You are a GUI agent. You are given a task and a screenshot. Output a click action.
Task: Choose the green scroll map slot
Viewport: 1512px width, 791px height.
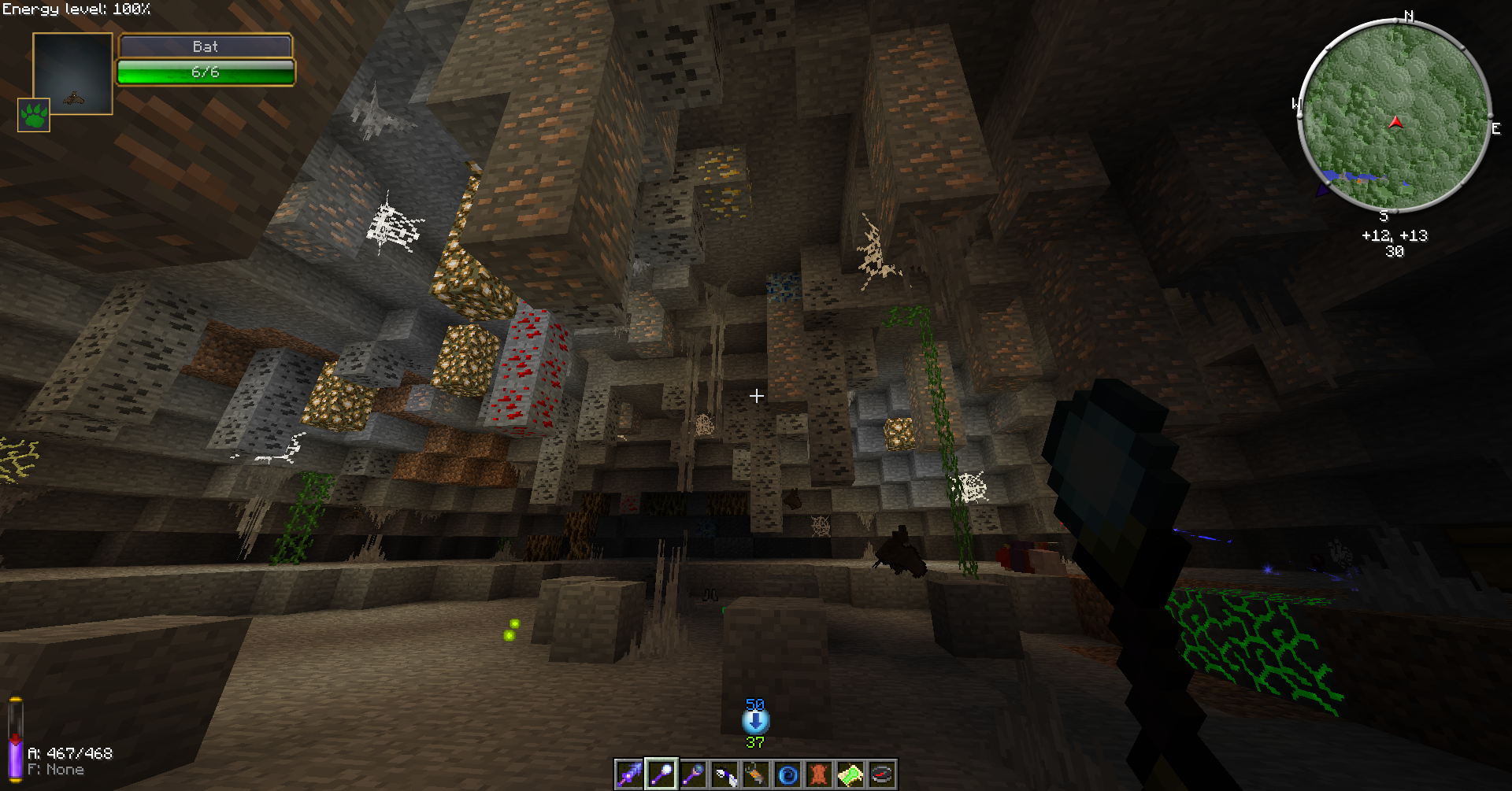pos(850,775)
